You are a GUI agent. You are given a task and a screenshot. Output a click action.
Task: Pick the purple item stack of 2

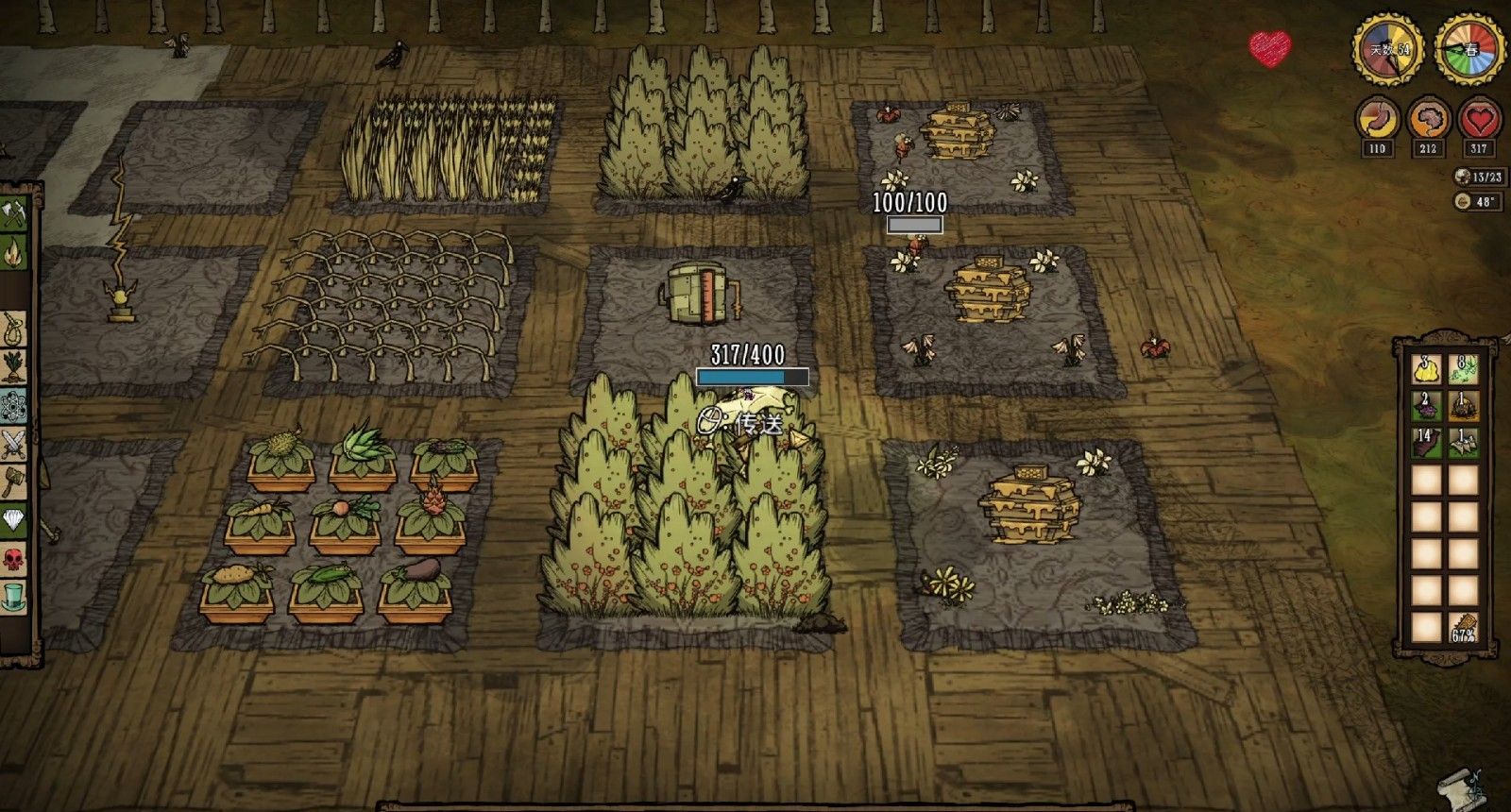point(1425,406)
